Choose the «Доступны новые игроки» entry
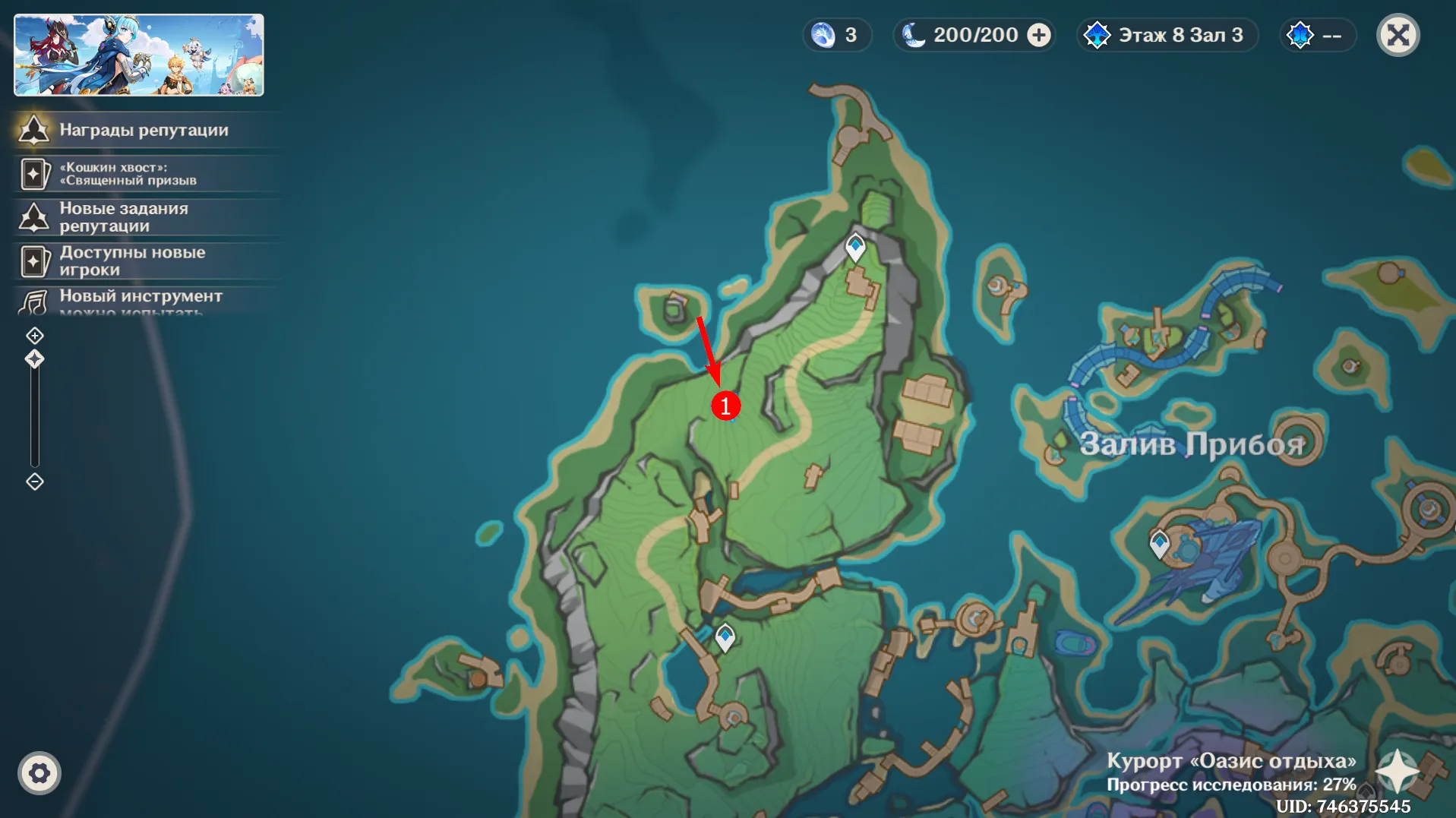The height and width of the screenshot is (818, 1456). click(x=133, y=261)
